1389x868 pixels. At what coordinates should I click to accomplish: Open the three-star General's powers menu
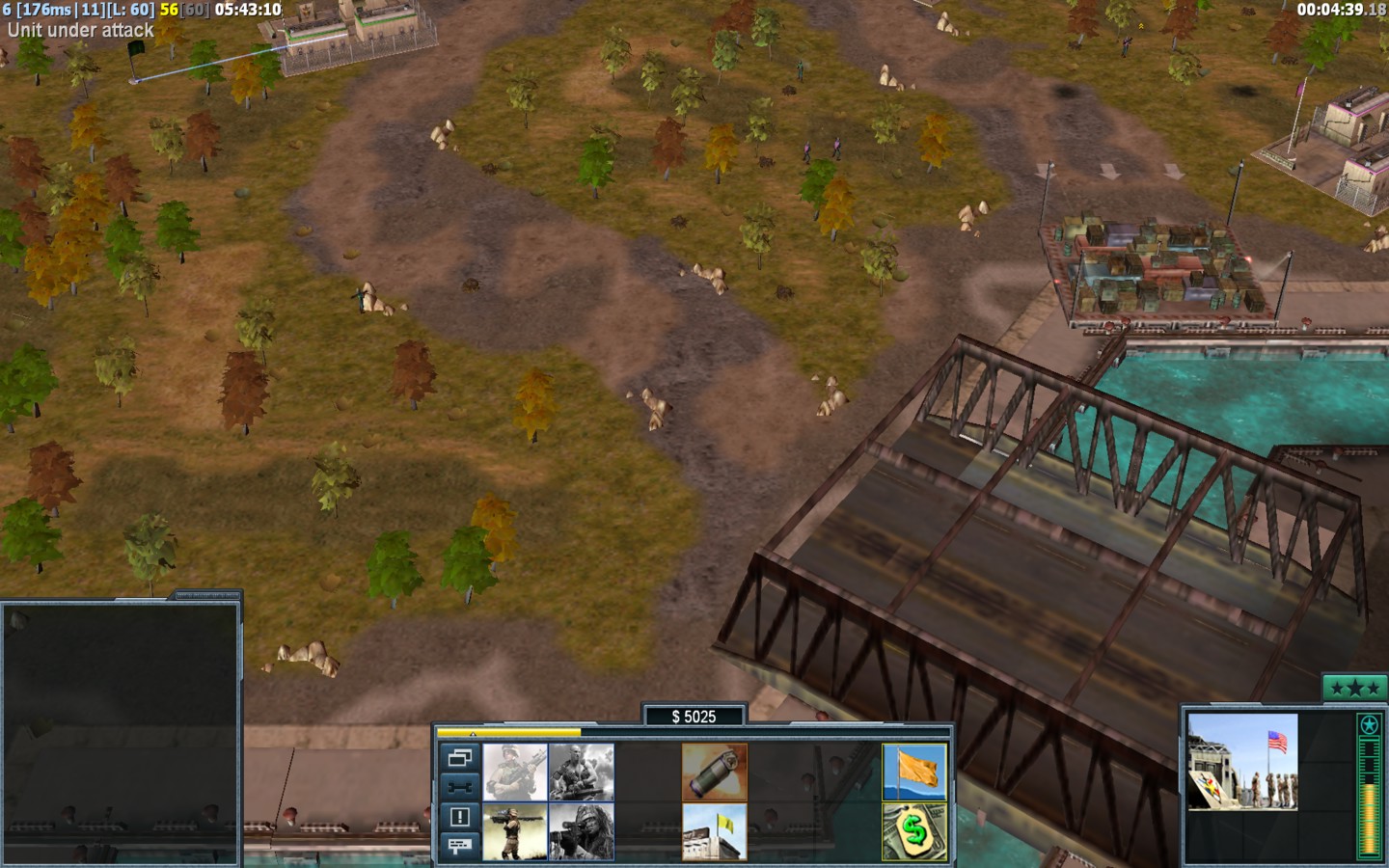[x=1354, y=688]
